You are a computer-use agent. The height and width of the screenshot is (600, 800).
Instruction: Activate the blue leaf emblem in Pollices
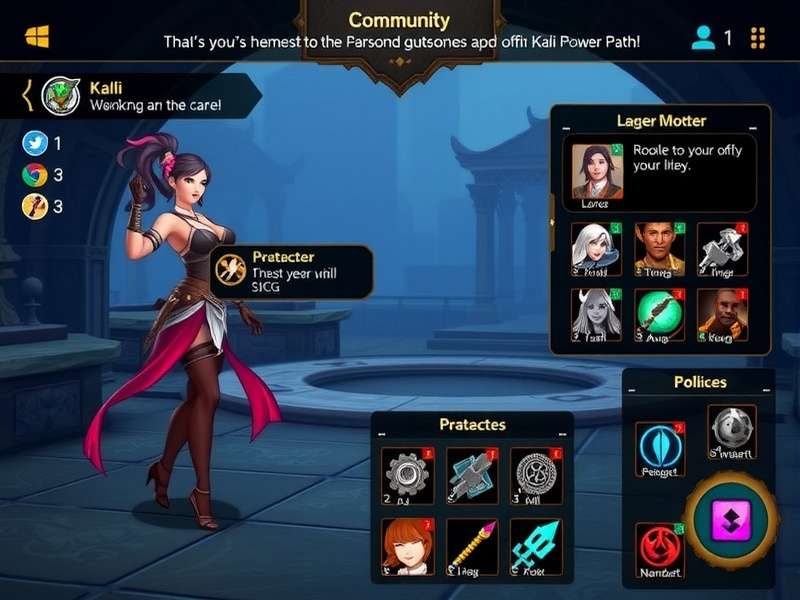pyautogui.click(x=660, y=448)
